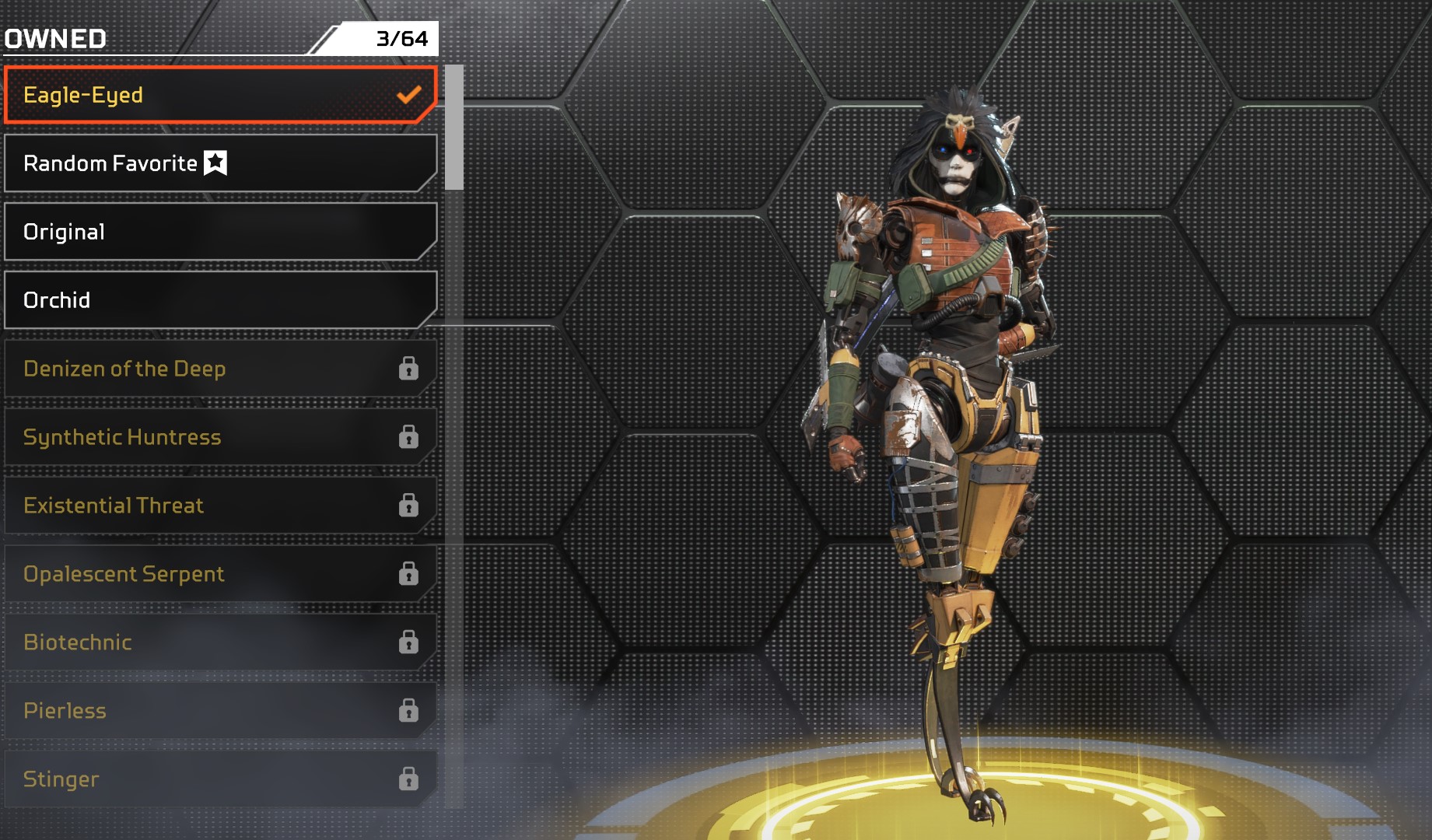Preview the Opalescent Serpent skin

coord(220,574)
